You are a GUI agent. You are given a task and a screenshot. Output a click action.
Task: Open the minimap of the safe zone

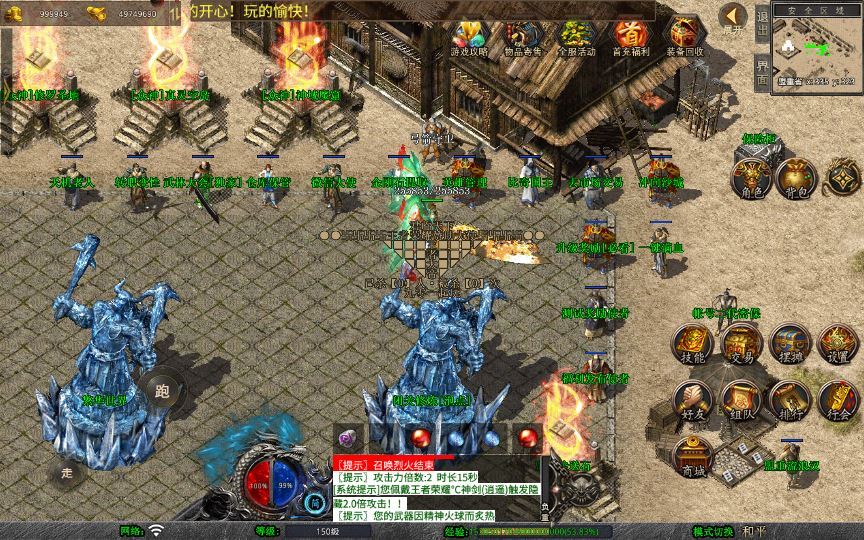pyautogui.click(x=816, y=48)
